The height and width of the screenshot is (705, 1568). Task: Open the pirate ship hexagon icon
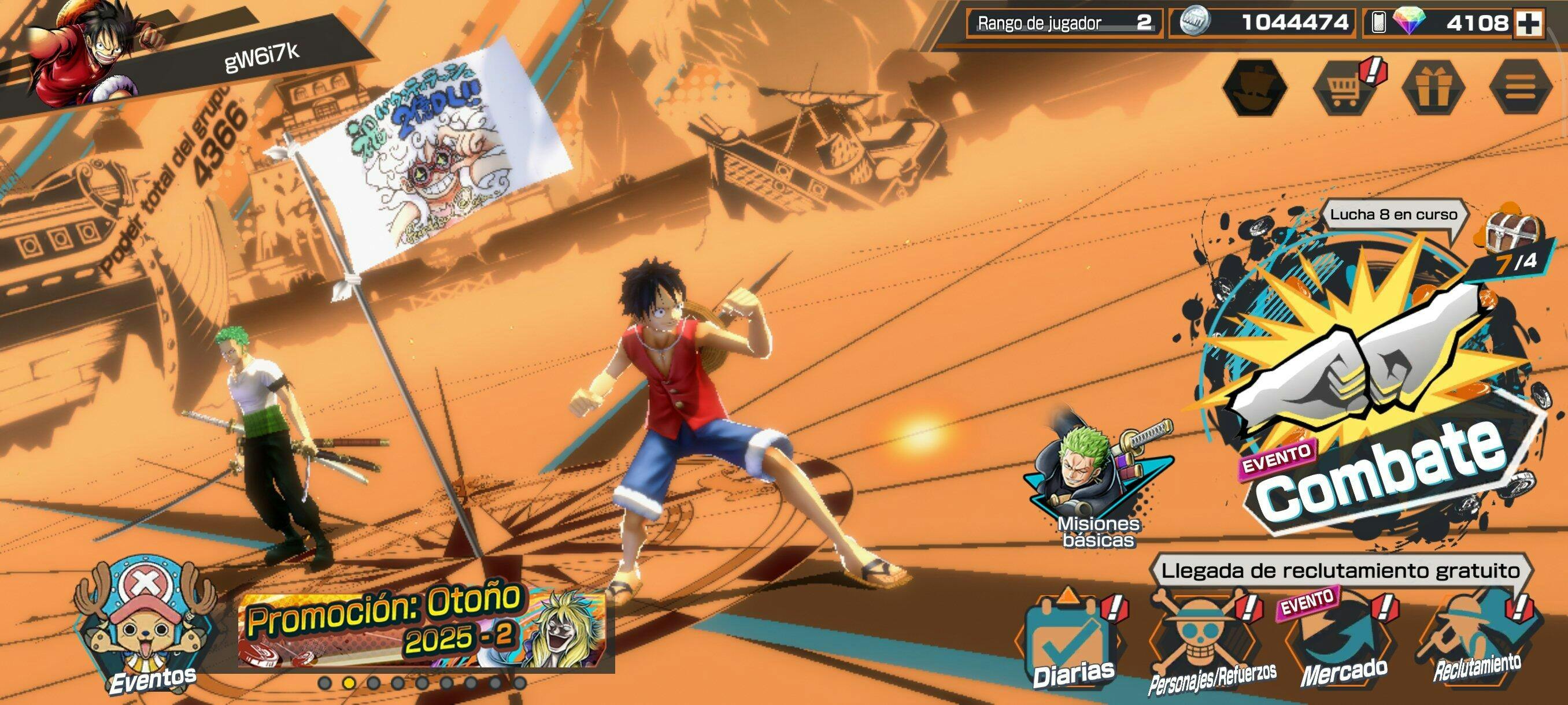[x=1255, y=88]
